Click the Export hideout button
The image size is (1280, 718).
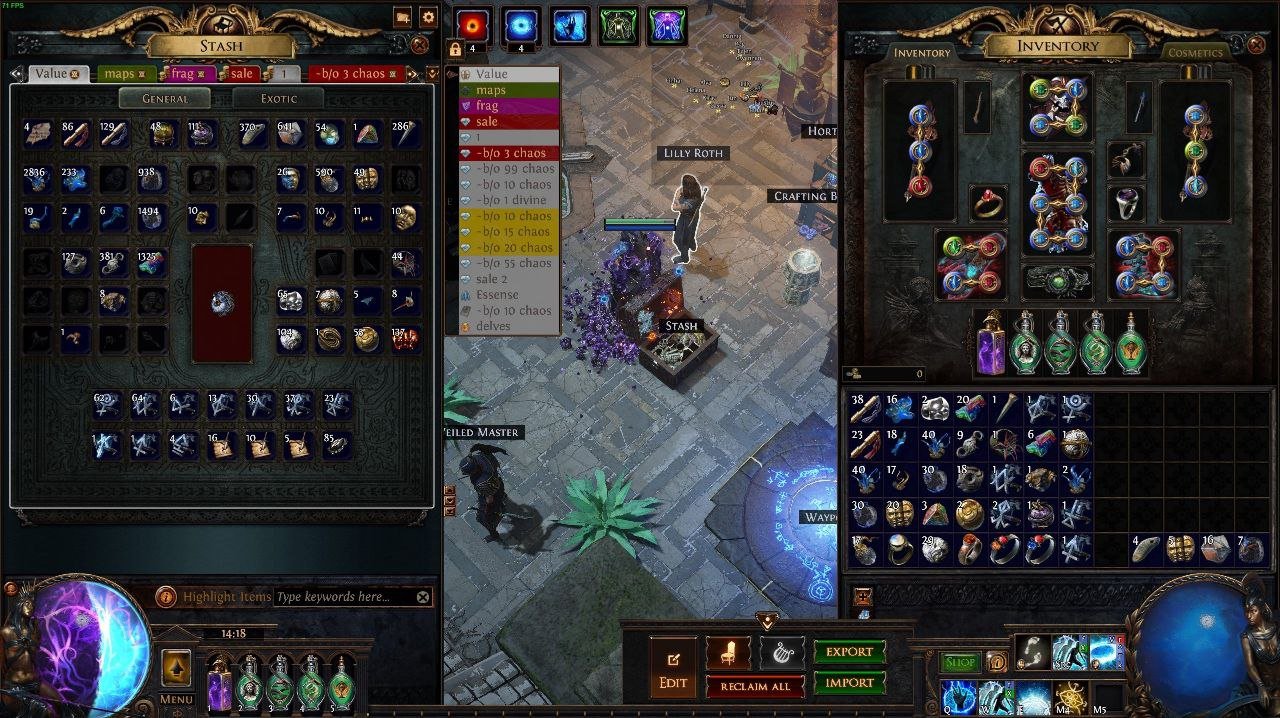(x=849, y=652)
